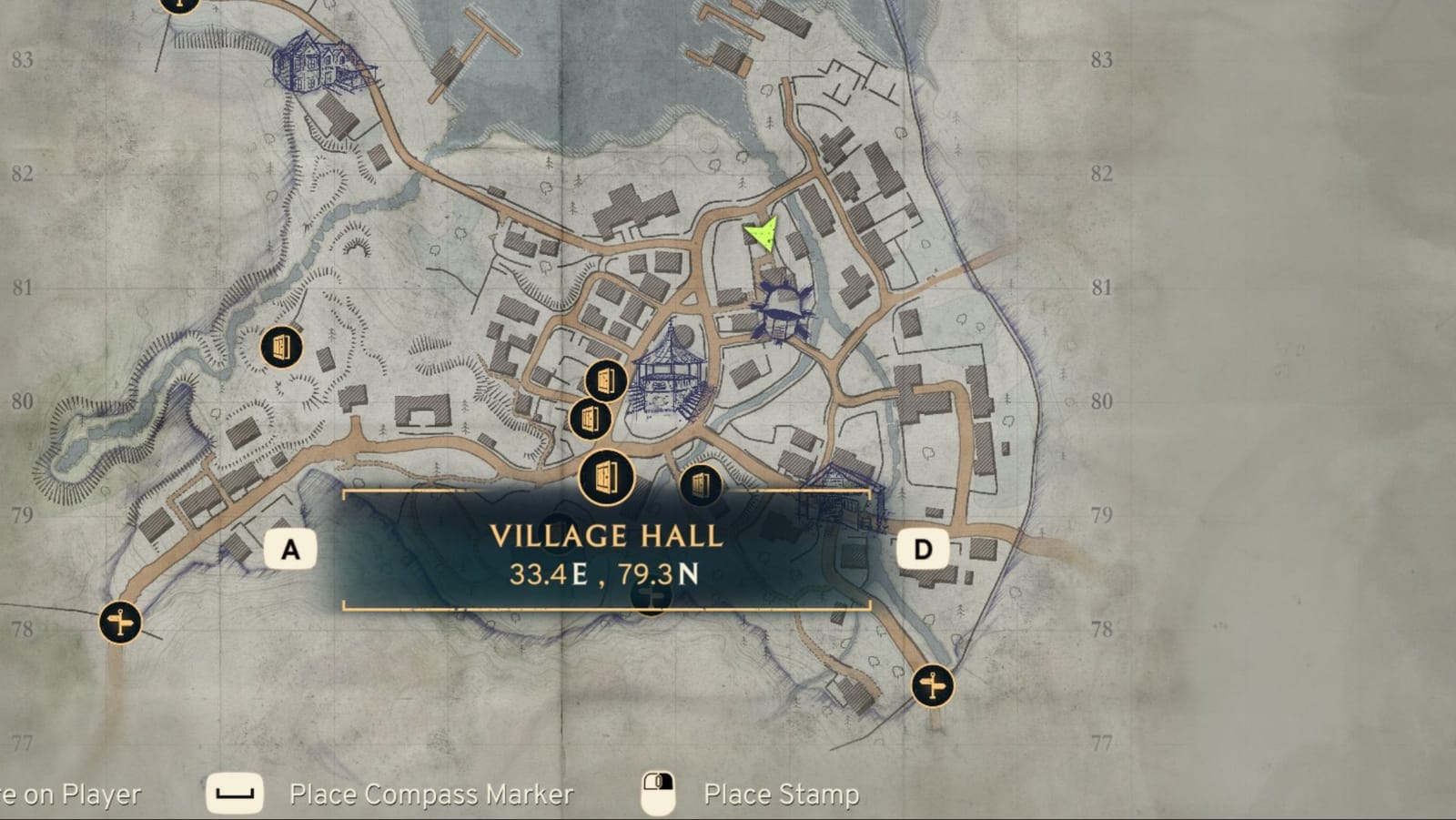The image size is (1456, 820).
Task: Click the lone door entrance icon on the west side
Action: click(x=280, y=346)
